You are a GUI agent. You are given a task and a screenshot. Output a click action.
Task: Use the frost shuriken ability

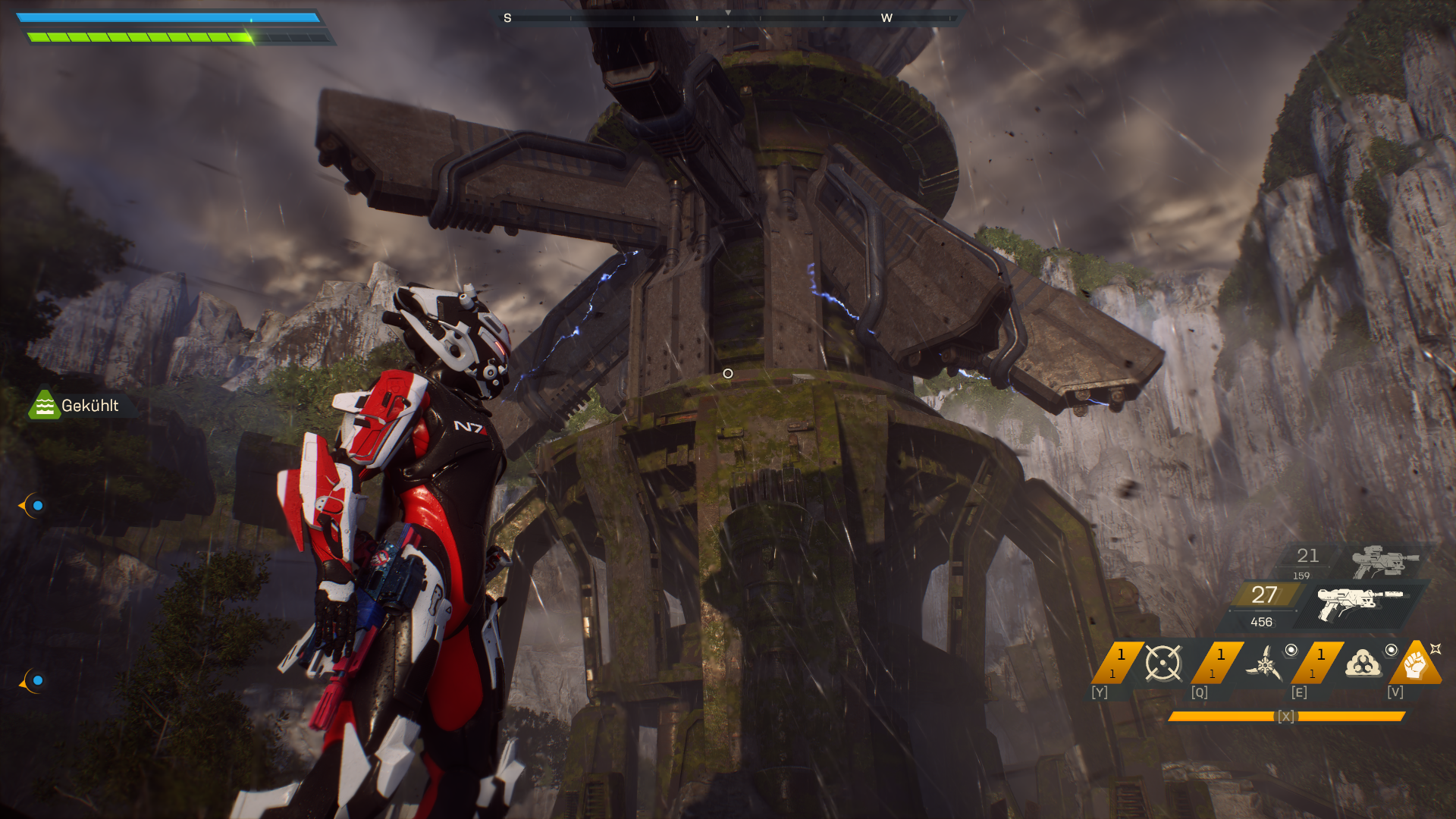click(1264, 664)
